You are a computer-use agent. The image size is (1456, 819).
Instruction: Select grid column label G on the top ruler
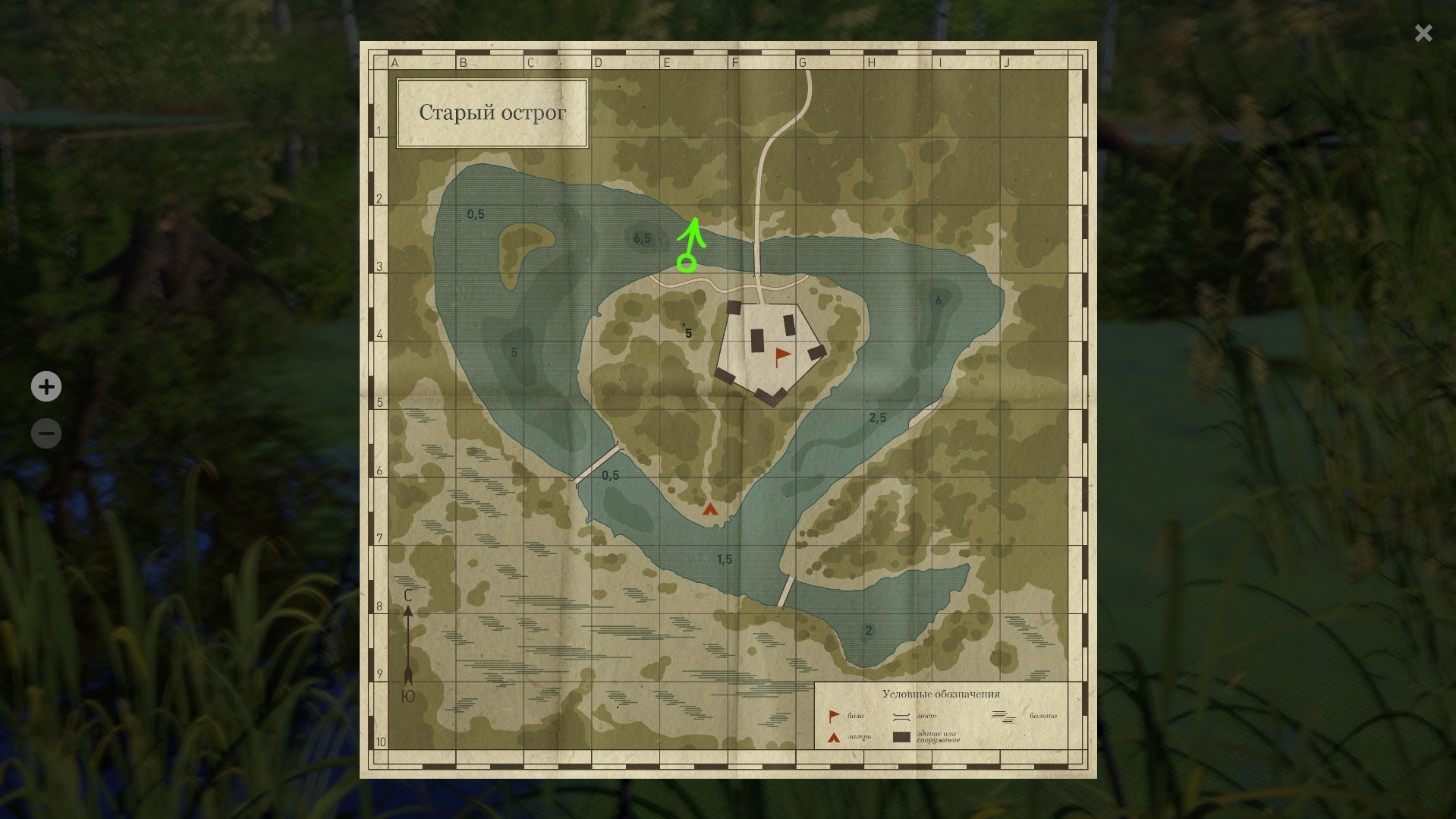click(x=803, y=62)
